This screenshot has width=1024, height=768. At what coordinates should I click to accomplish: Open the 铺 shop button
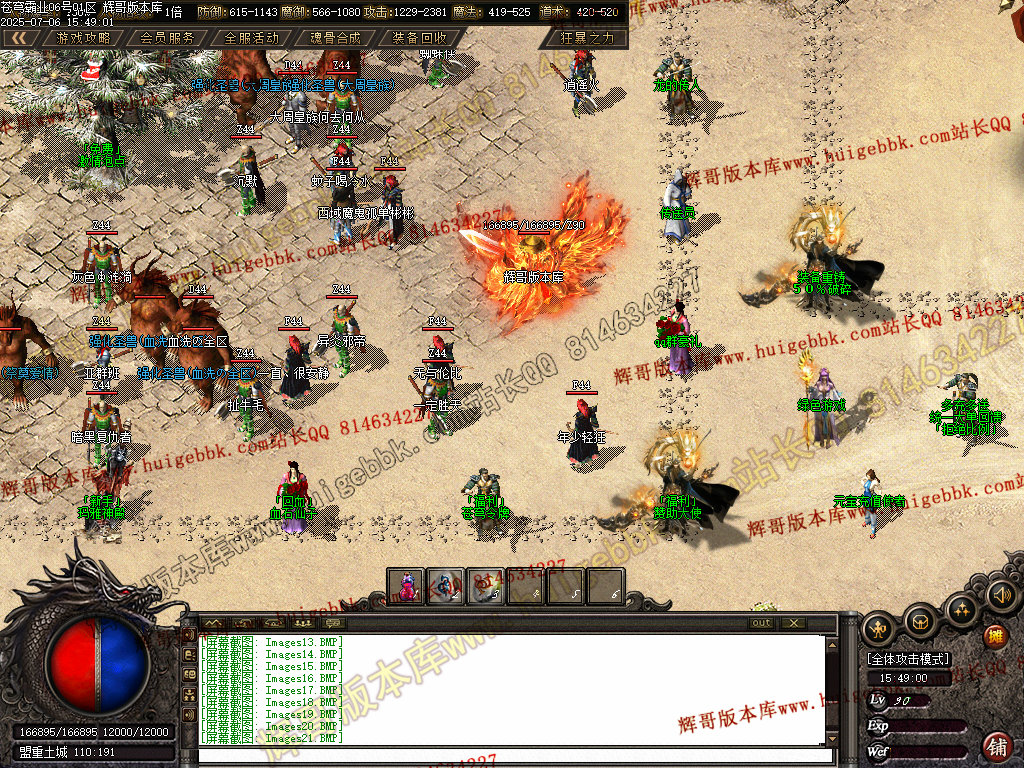(x=997, y=745)
